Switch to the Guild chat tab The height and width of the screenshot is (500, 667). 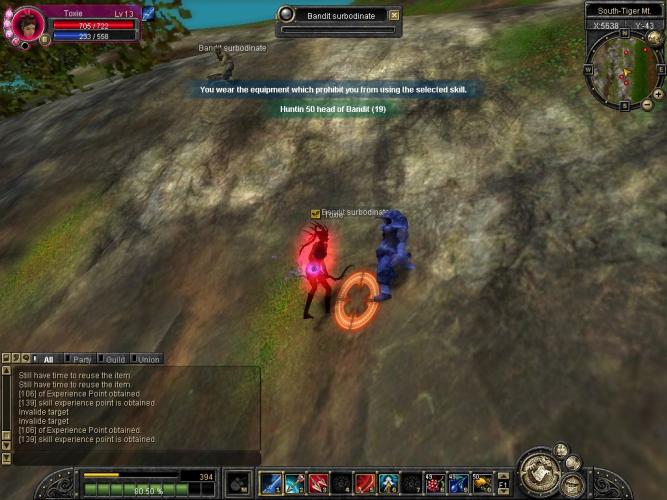click(115, 359)
